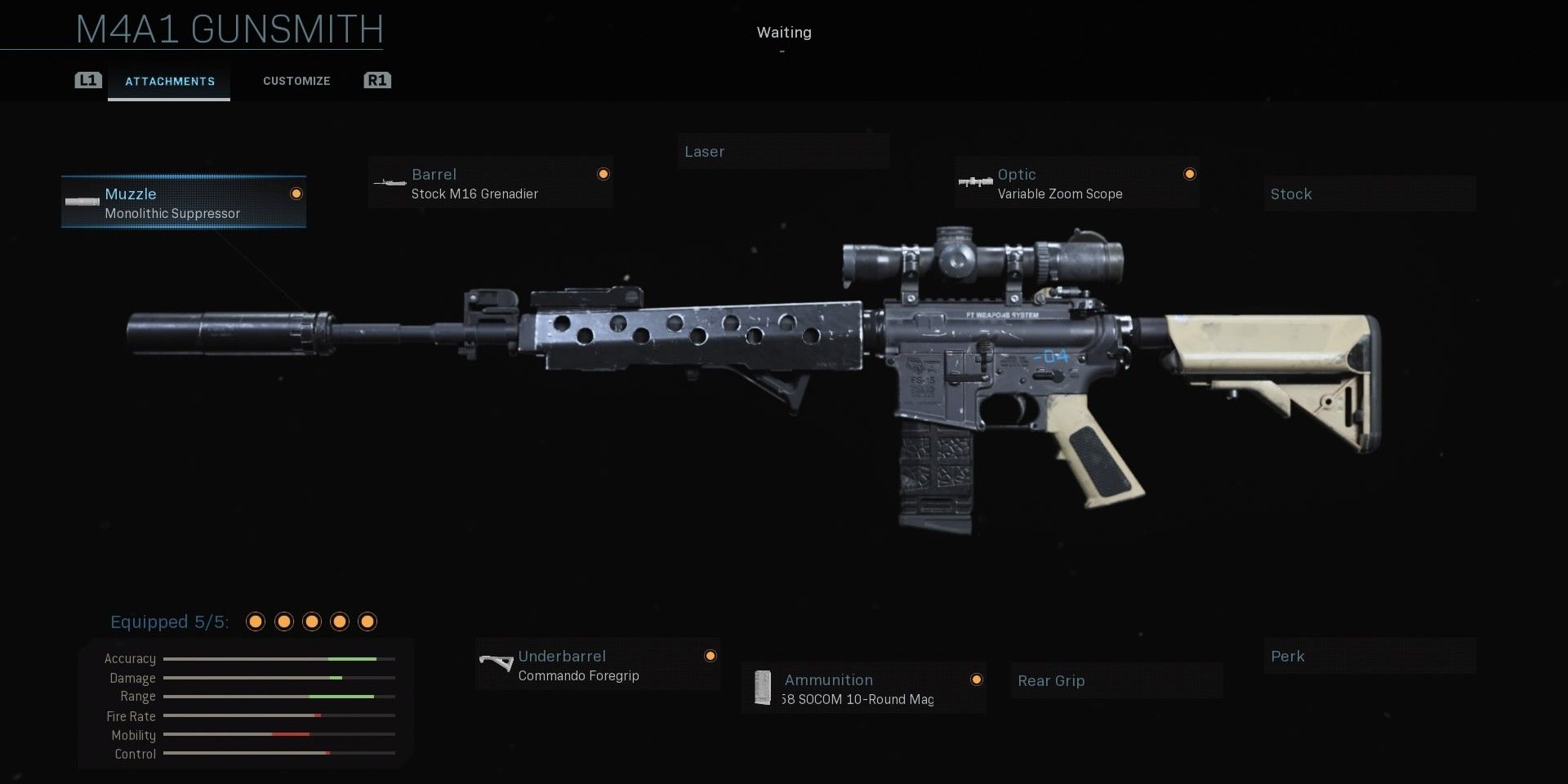Open the Laser attachment slot
This screenshot has height=784, width=1568.
783,151
